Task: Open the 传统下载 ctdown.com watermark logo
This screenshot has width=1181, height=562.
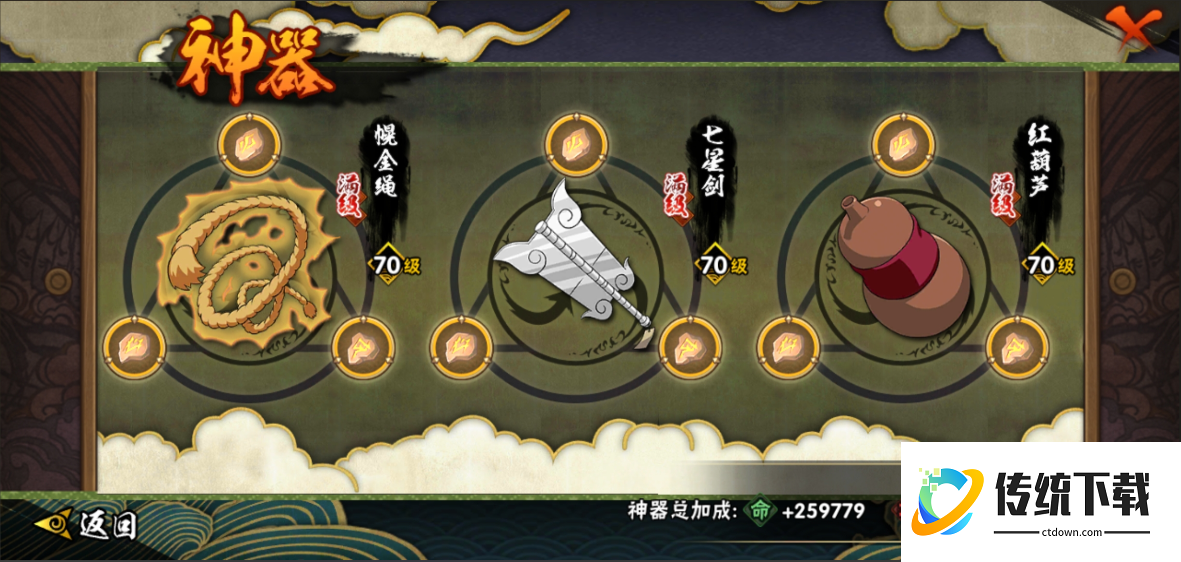Action: [1040, 500]
